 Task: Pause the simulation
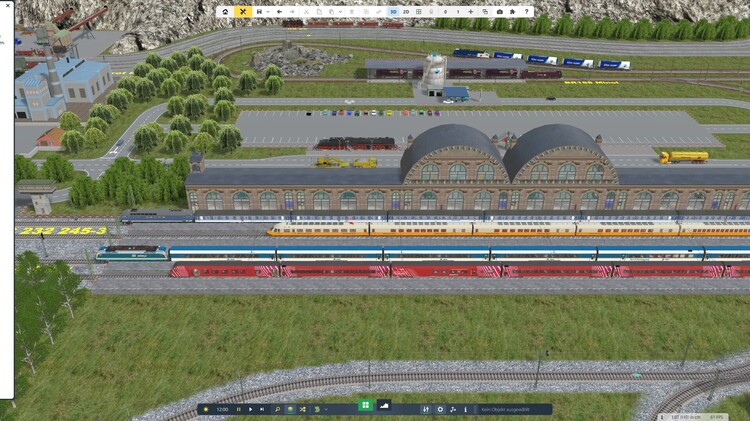click(x=238, y=409)
